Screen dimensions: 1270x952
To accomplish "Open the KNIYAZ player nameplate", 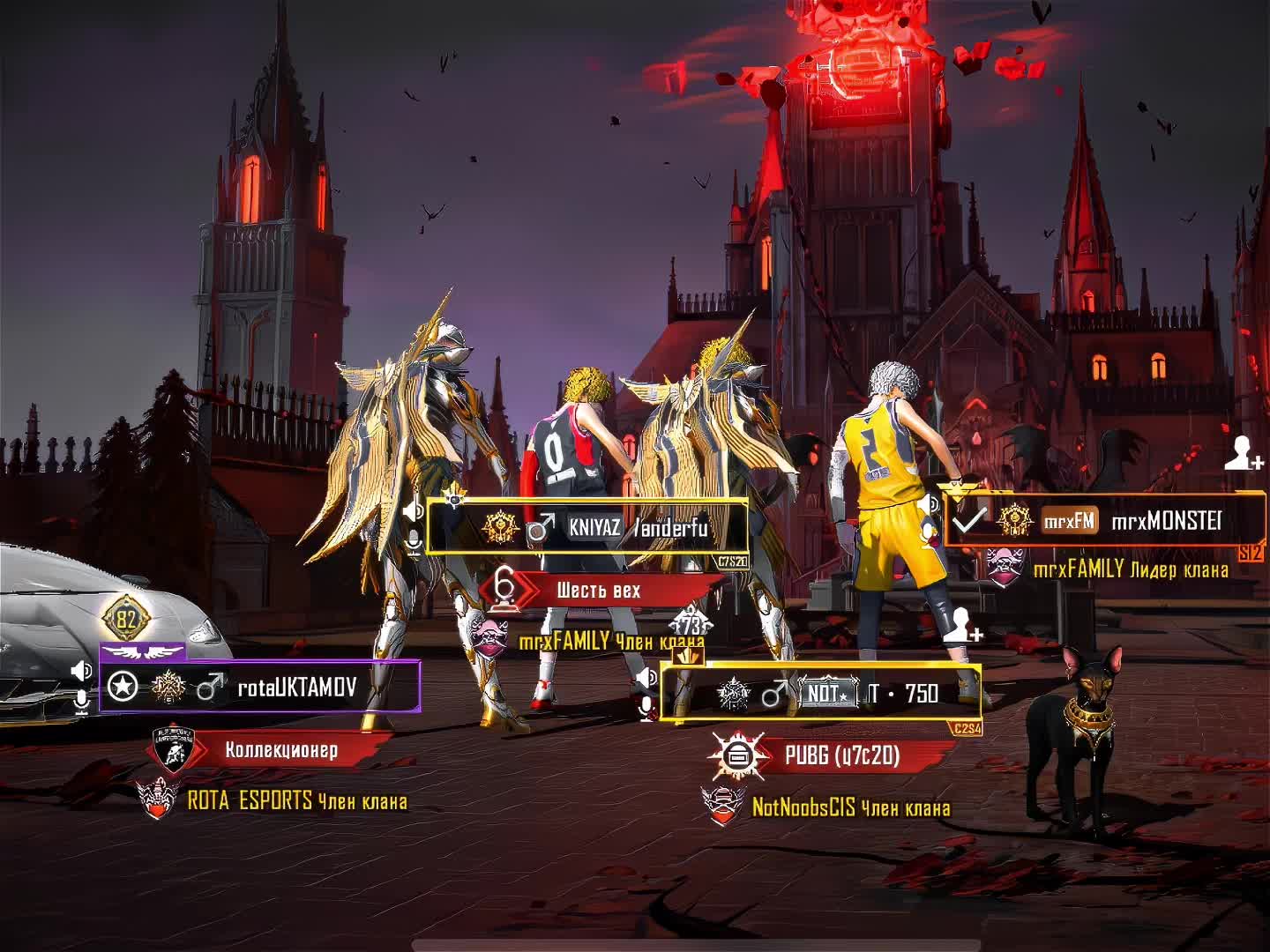I will click(x=587, y=527).
